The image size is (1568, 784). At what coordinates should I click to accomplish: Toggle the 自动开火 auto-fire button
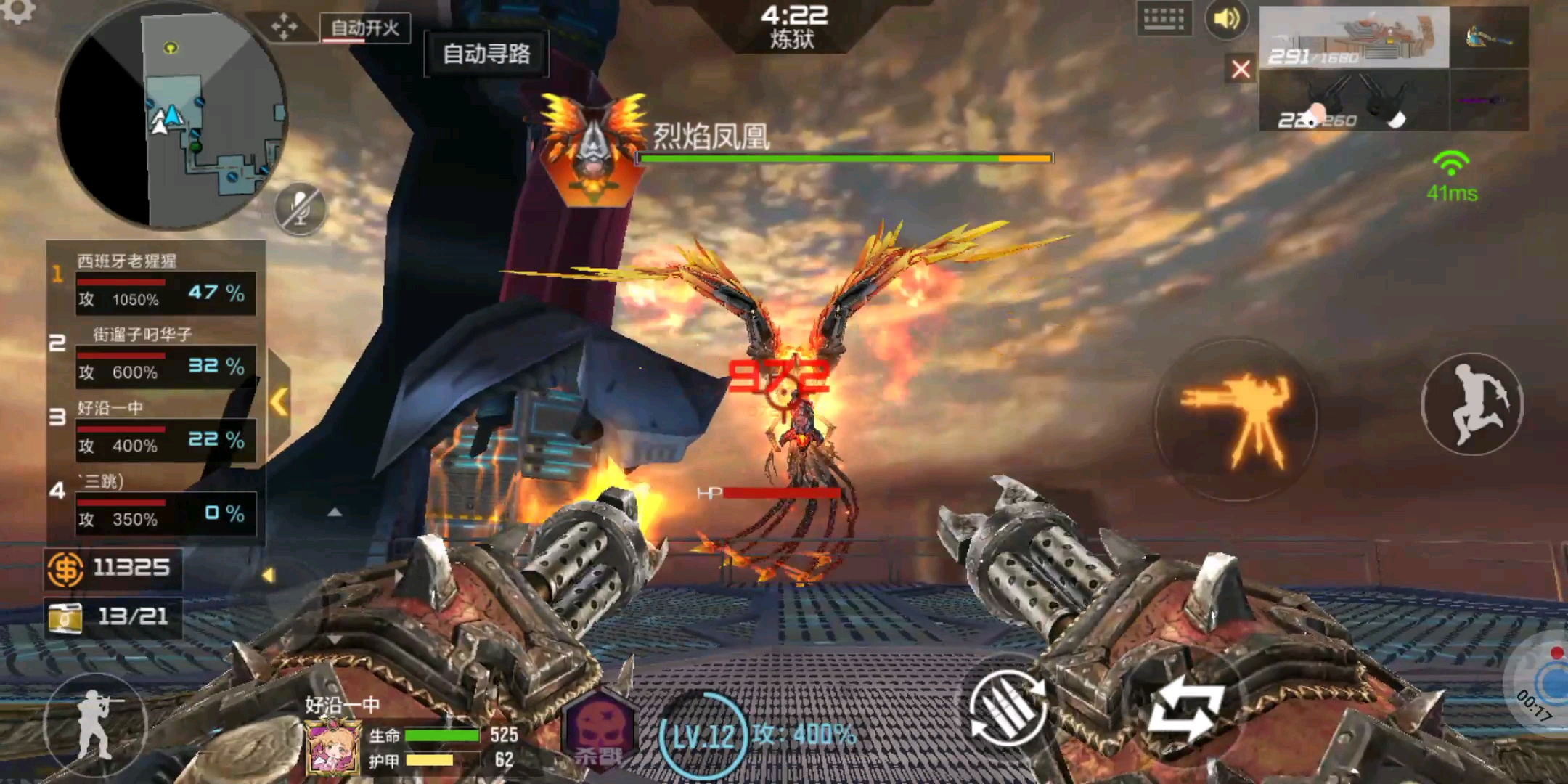[365, 28]
